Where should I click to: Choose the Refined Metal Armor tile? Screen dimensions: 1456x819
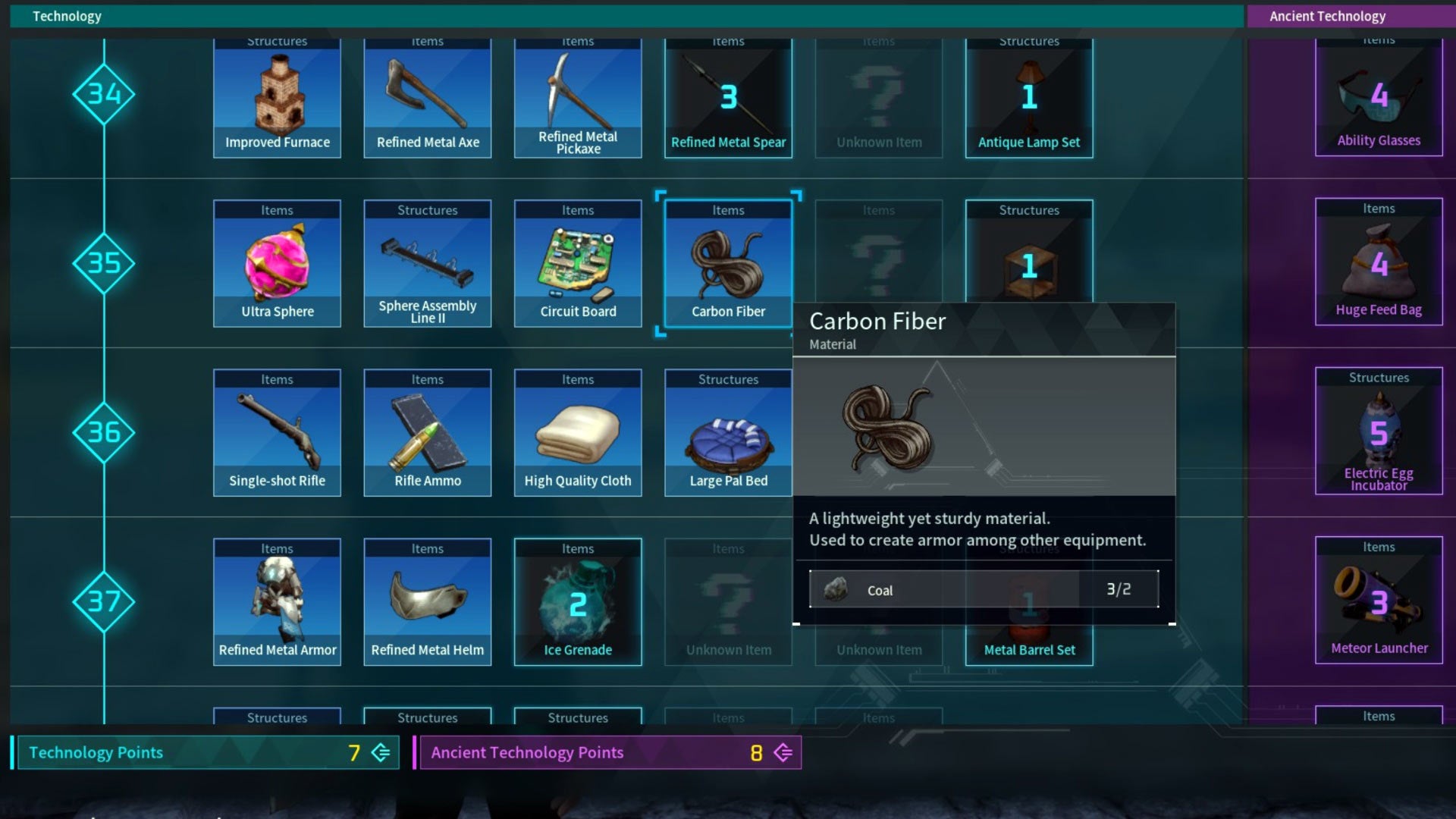click(x=277, y=602)
